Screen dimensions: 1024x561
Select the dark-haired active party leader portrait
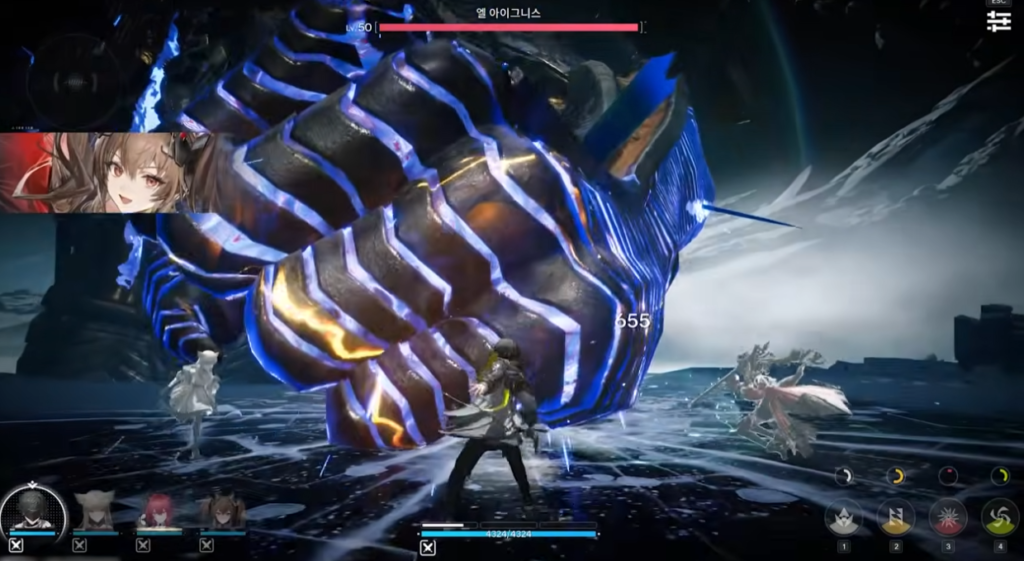(33, 511)
